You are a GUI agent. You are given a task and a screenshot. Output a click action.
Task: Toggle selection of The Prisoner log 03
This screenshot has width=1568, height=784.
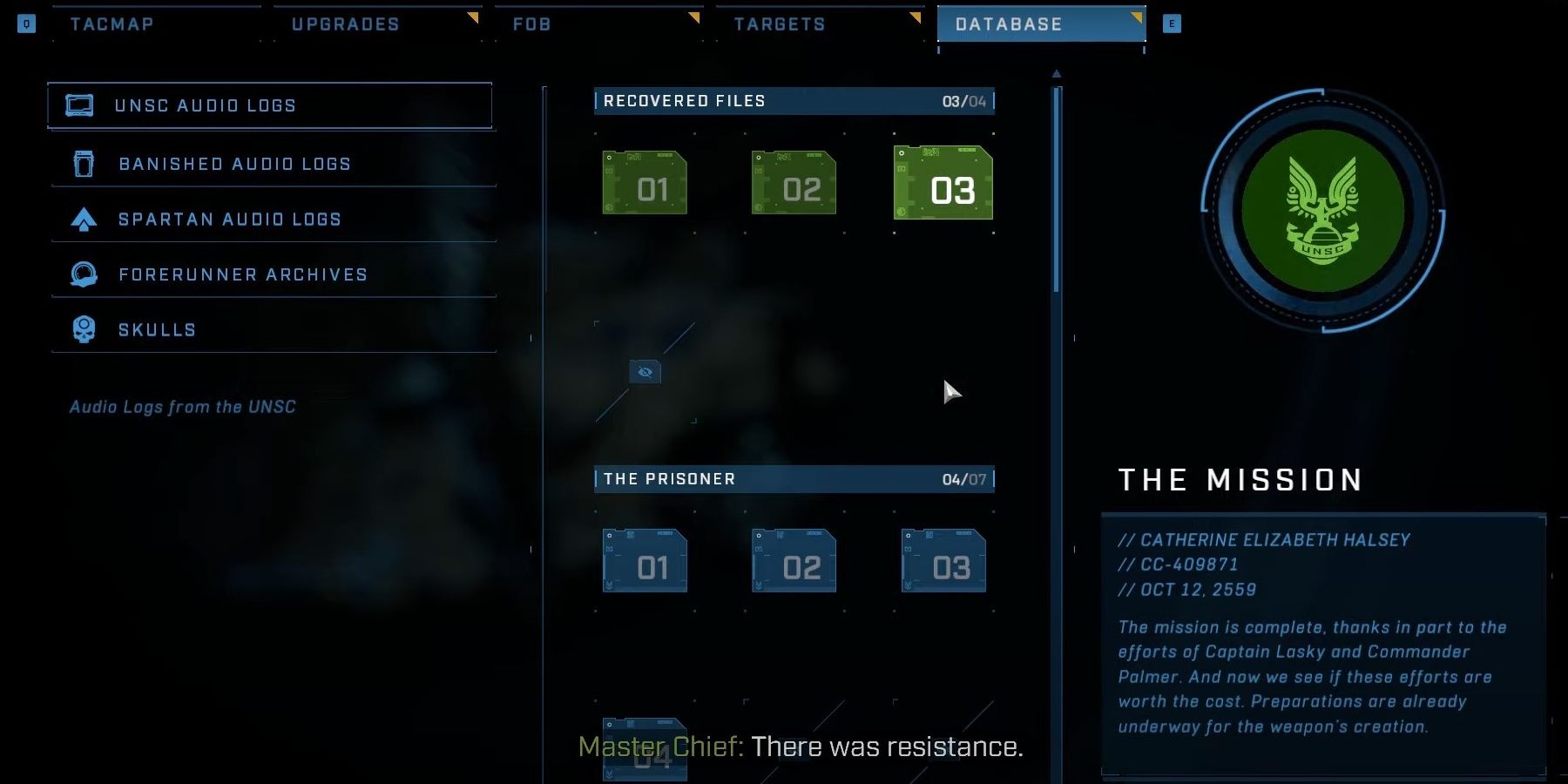point(943,562)
